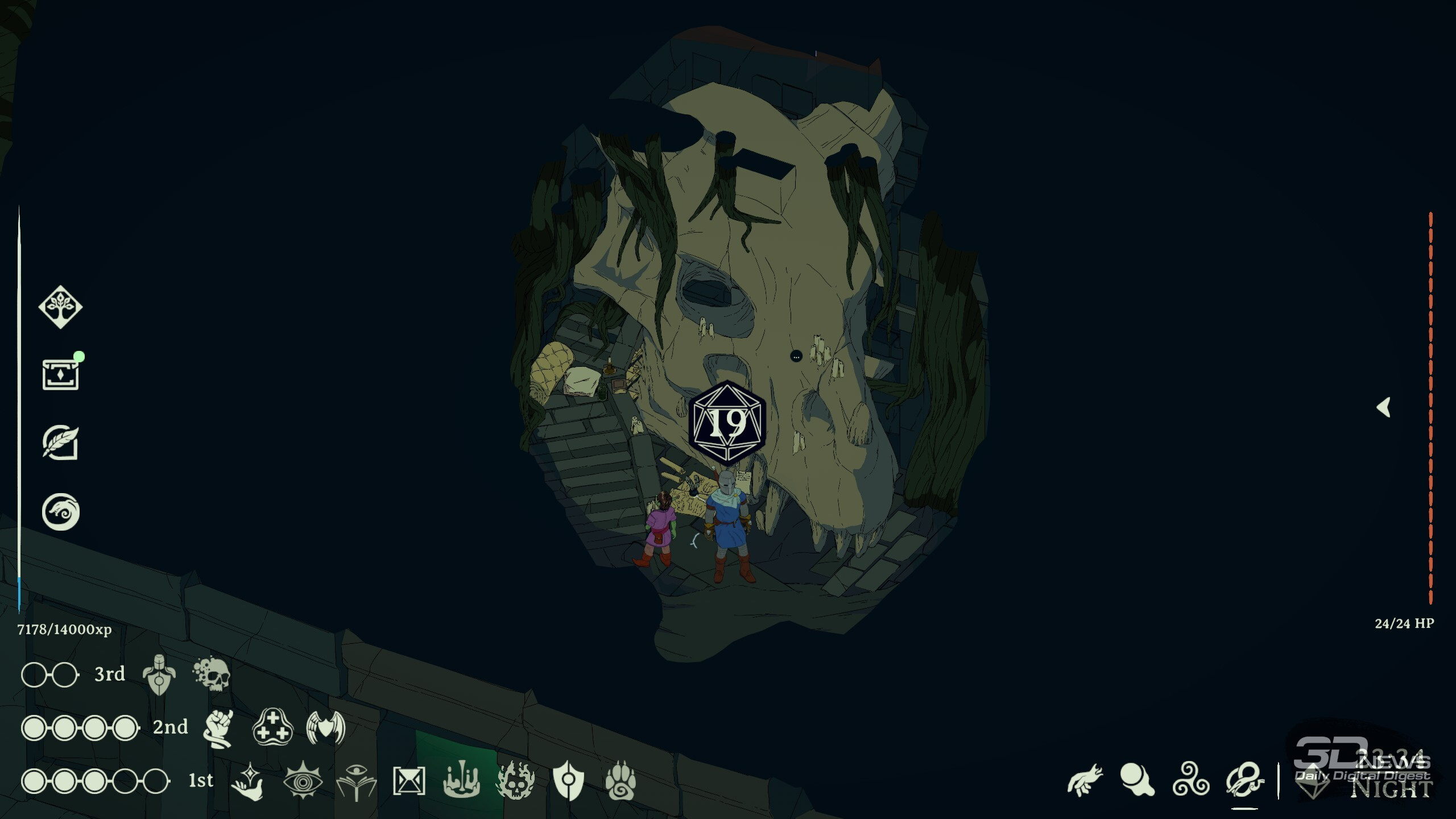The width and height of the screenshot is (1456, 819).
Task: Expand the right-side arrow panel
Action: pyautogui.click(x=1384, y=407)
